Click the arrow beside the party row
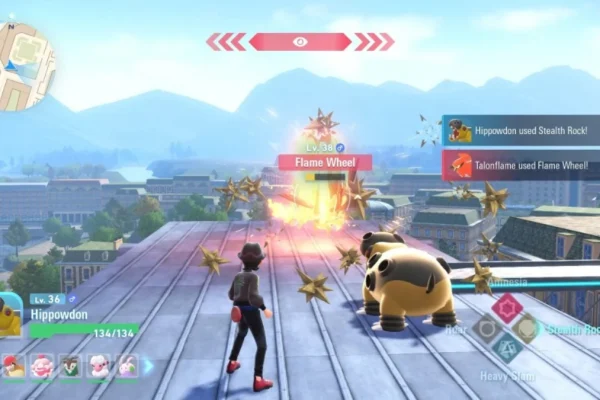The image size is (600, 400). [x=149, y=366]
